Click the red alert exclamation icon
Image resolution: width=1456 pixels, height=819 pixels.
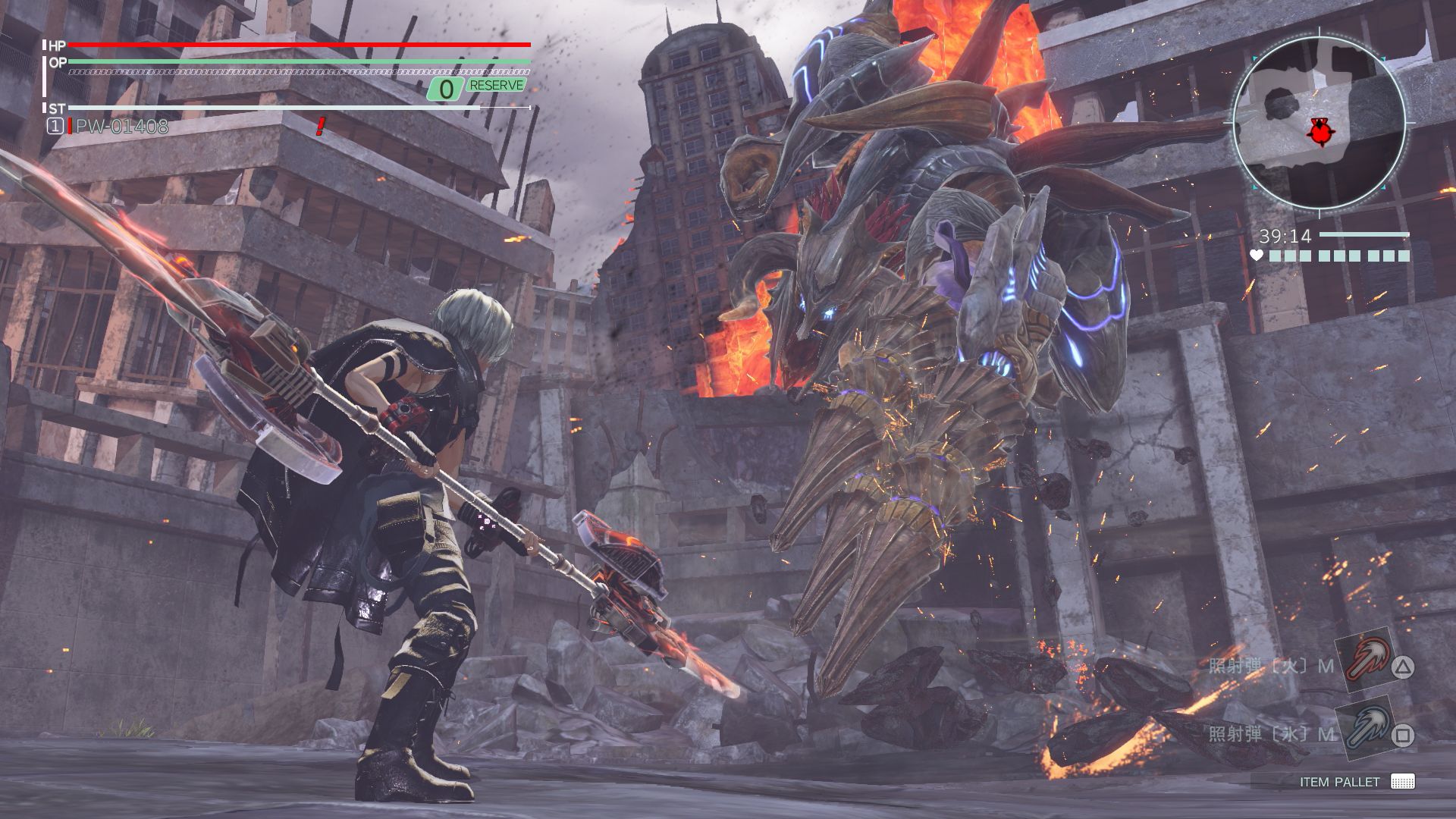point(318,127)
